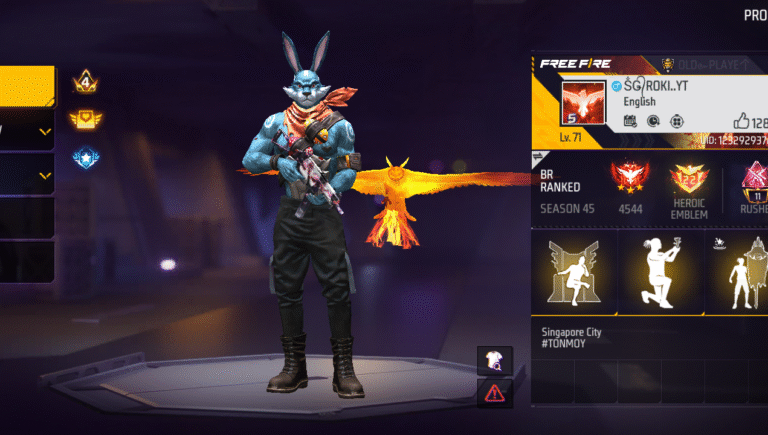Click the thumbs-up like icon

tap(741, 120)
